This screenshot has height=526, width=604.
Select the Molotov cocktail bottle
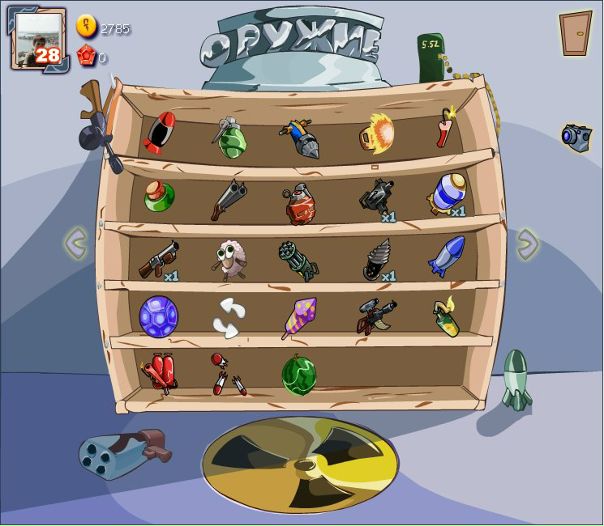[447, 315]
